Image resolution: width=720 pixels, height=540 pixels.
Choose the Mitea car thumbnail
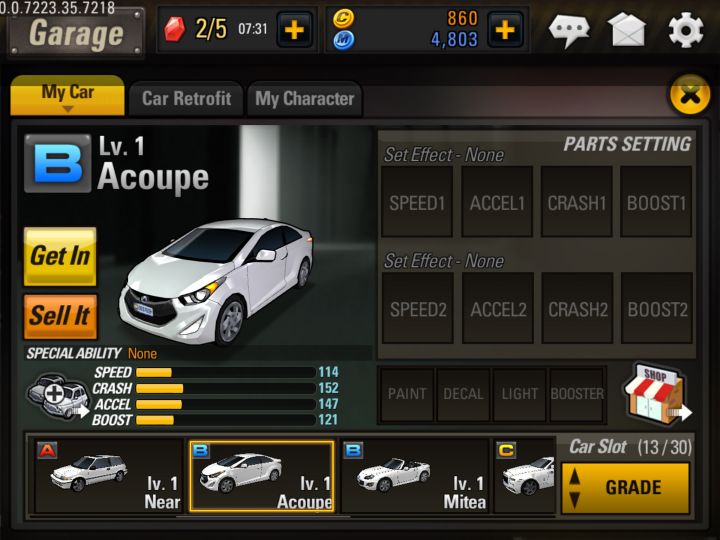tap(416, 476)
